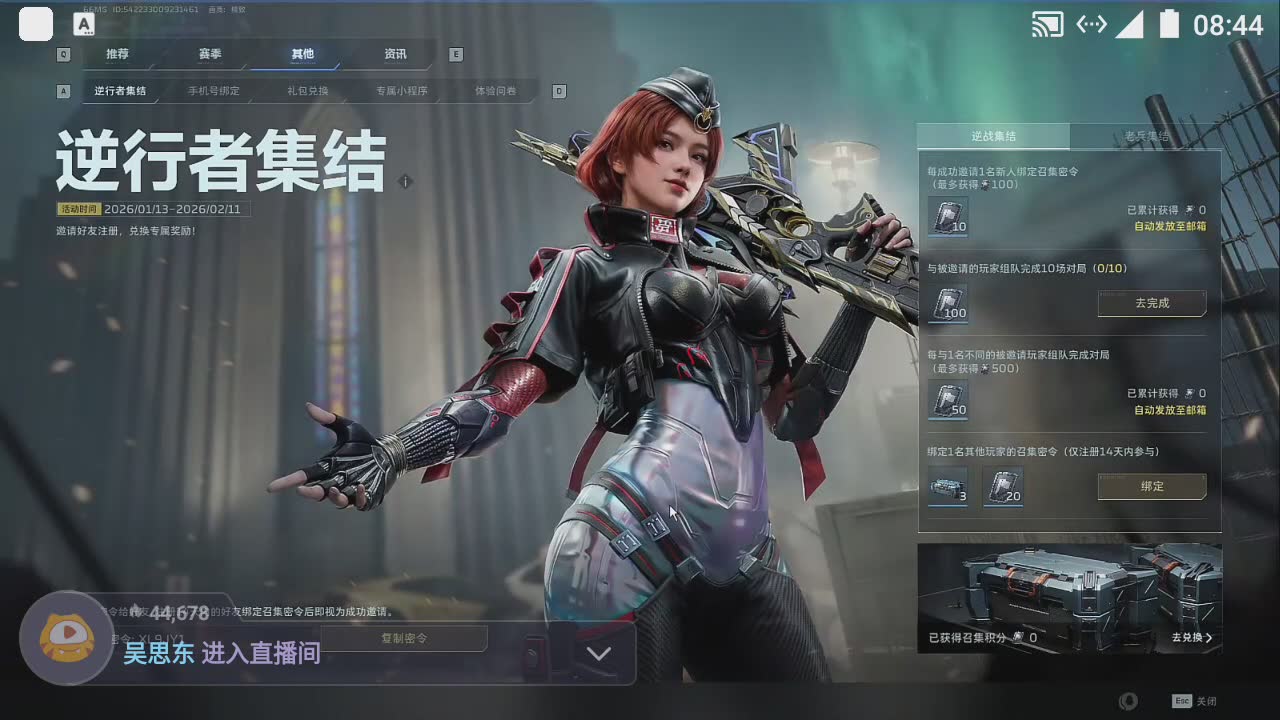Copy the invite code with 复制密令

404,638
